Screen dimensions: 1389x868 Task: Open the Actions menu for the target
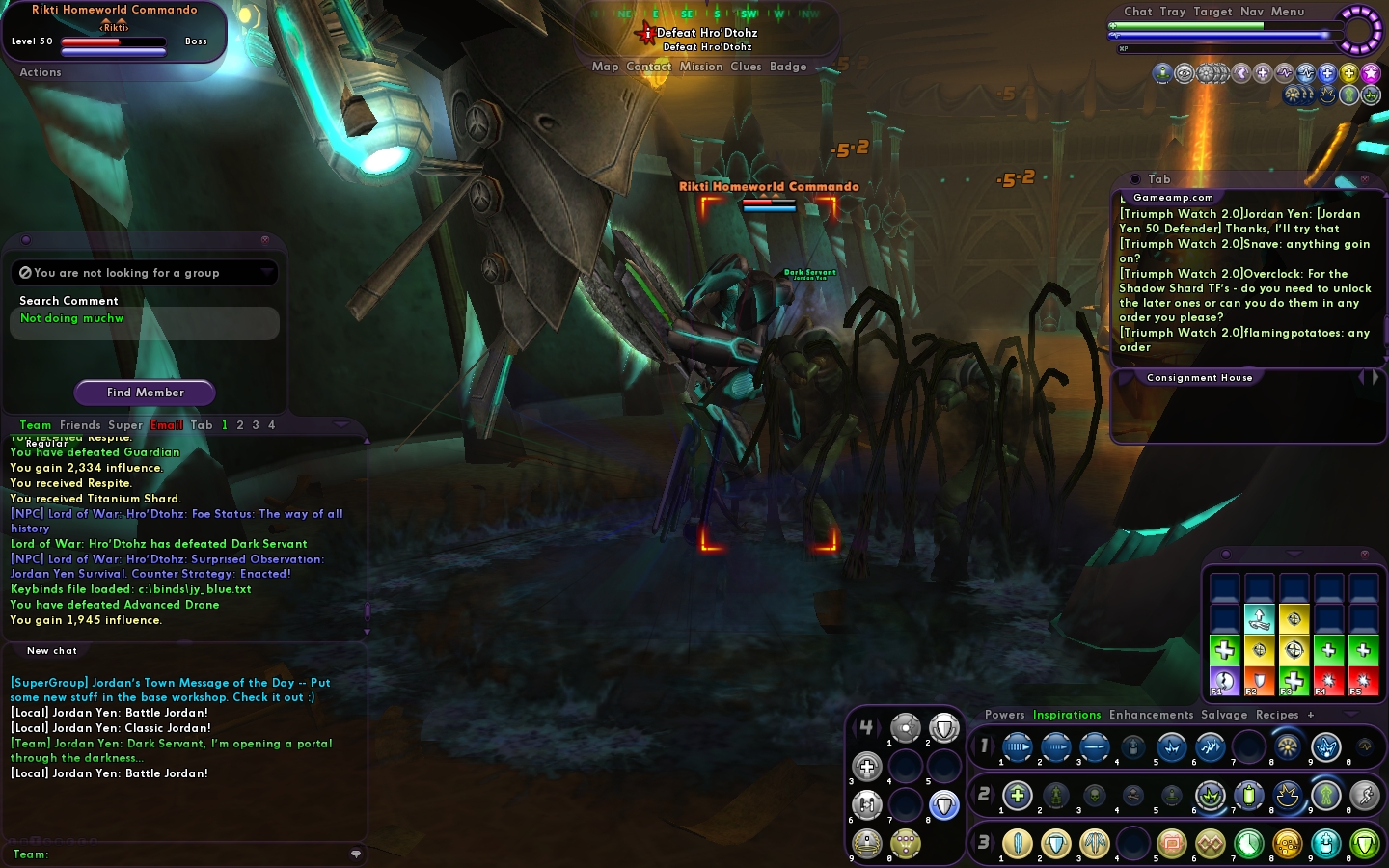(41, 72)
